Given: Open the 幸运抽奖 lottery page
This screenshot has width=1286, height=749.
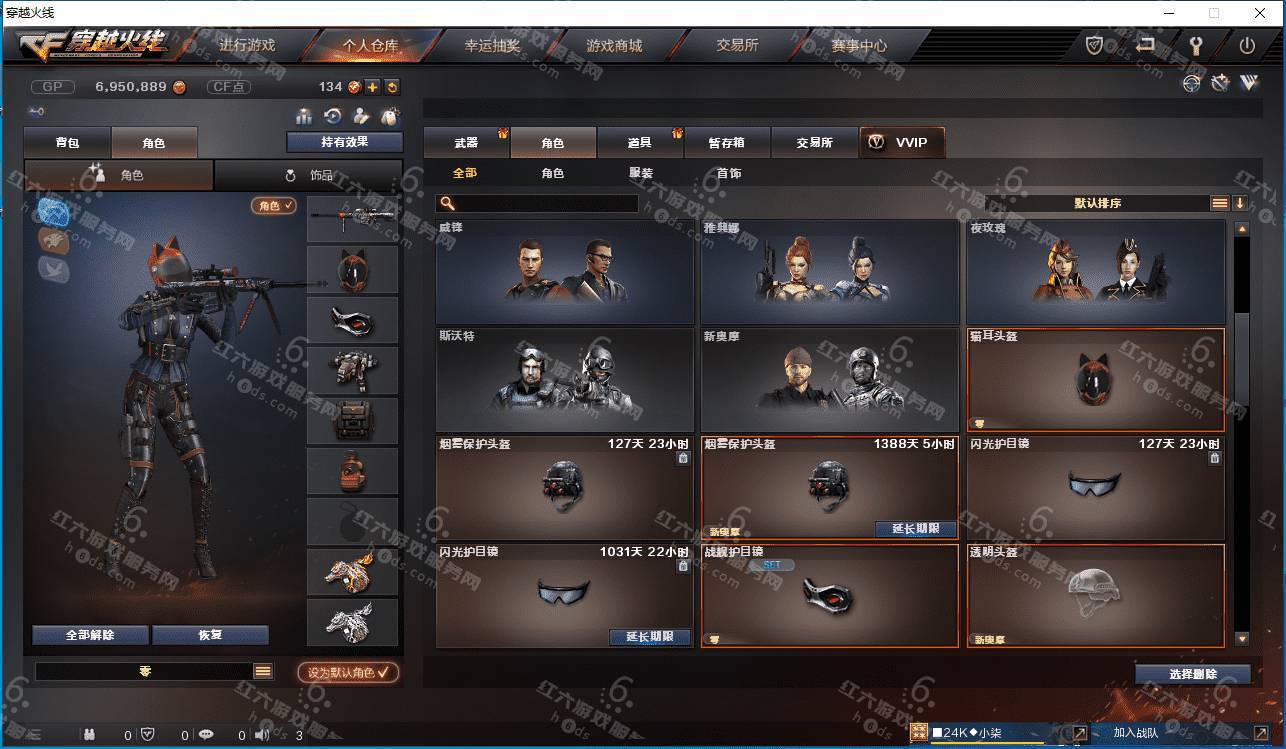Looking at the screenshot, I should coord(492,46).
